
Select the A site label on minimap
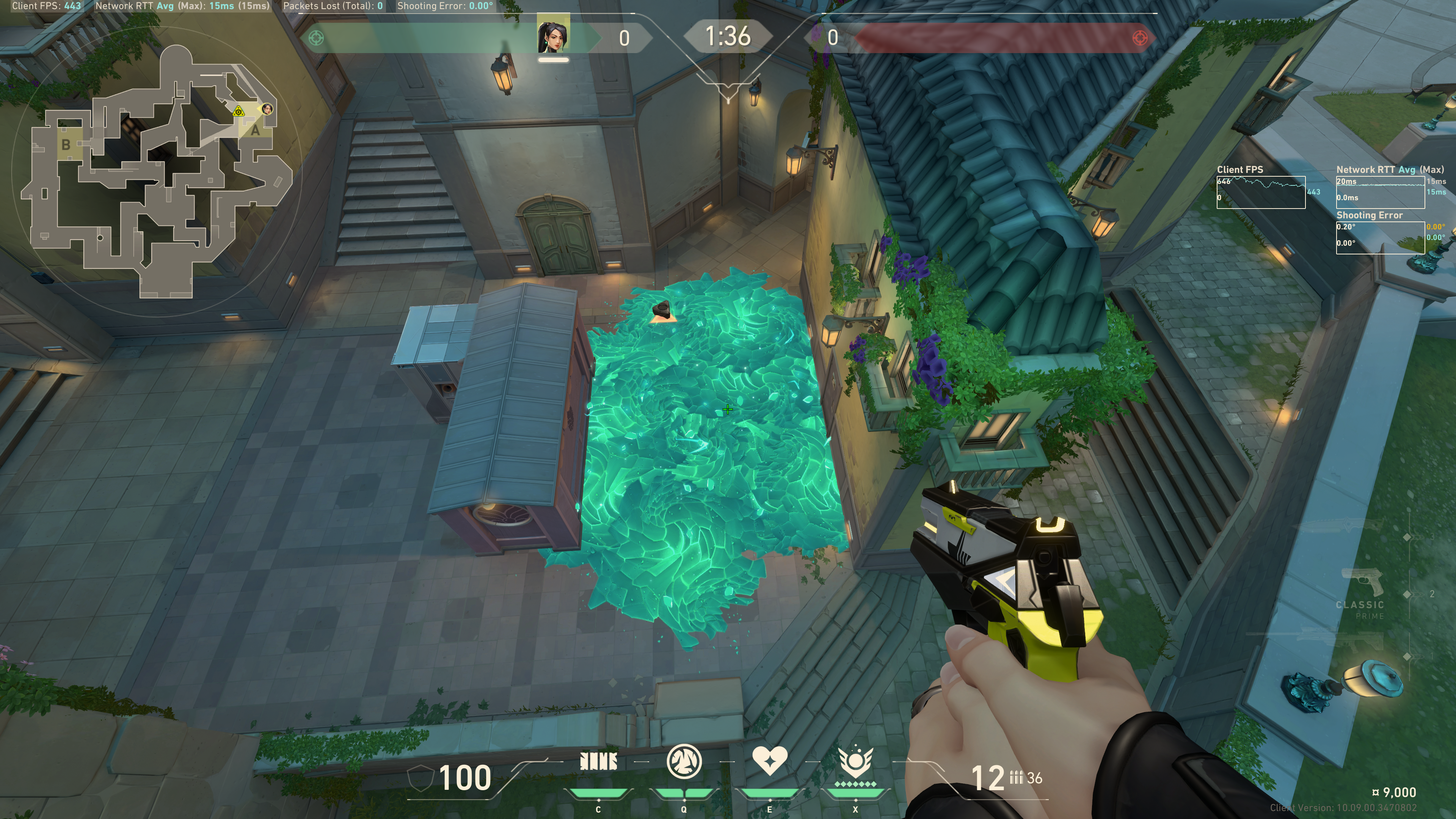256,130
